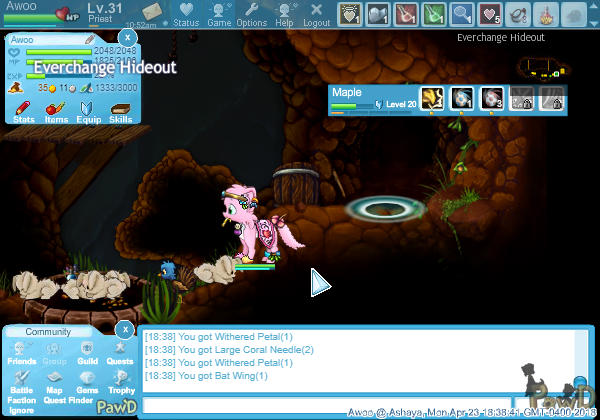Open the Stats panel
Image resolution: width=600 pixels, height=420 pixels.
click(24, 110)
